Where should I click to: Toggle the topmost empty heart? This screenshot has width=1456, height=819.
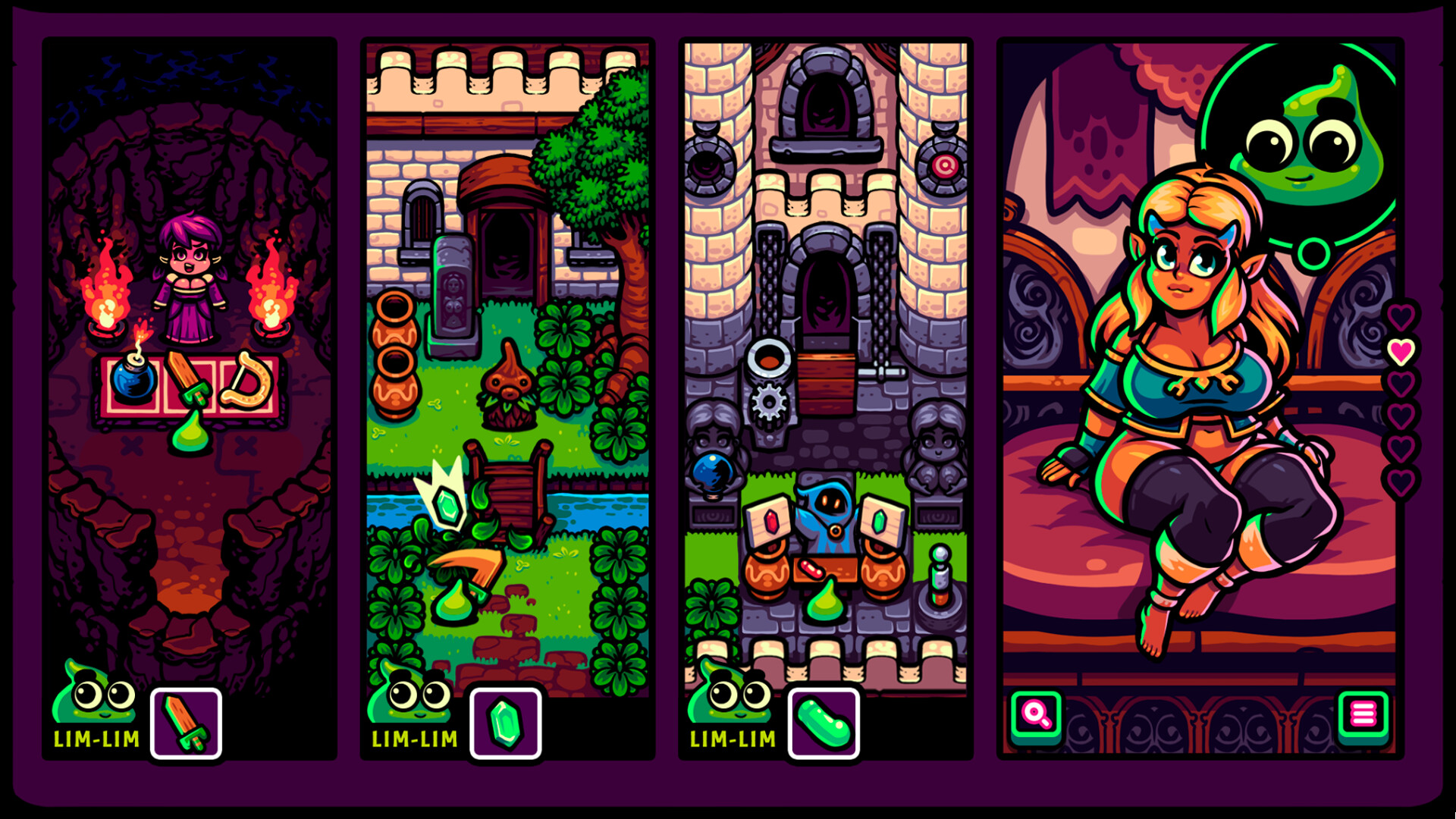click(1401, 315)
